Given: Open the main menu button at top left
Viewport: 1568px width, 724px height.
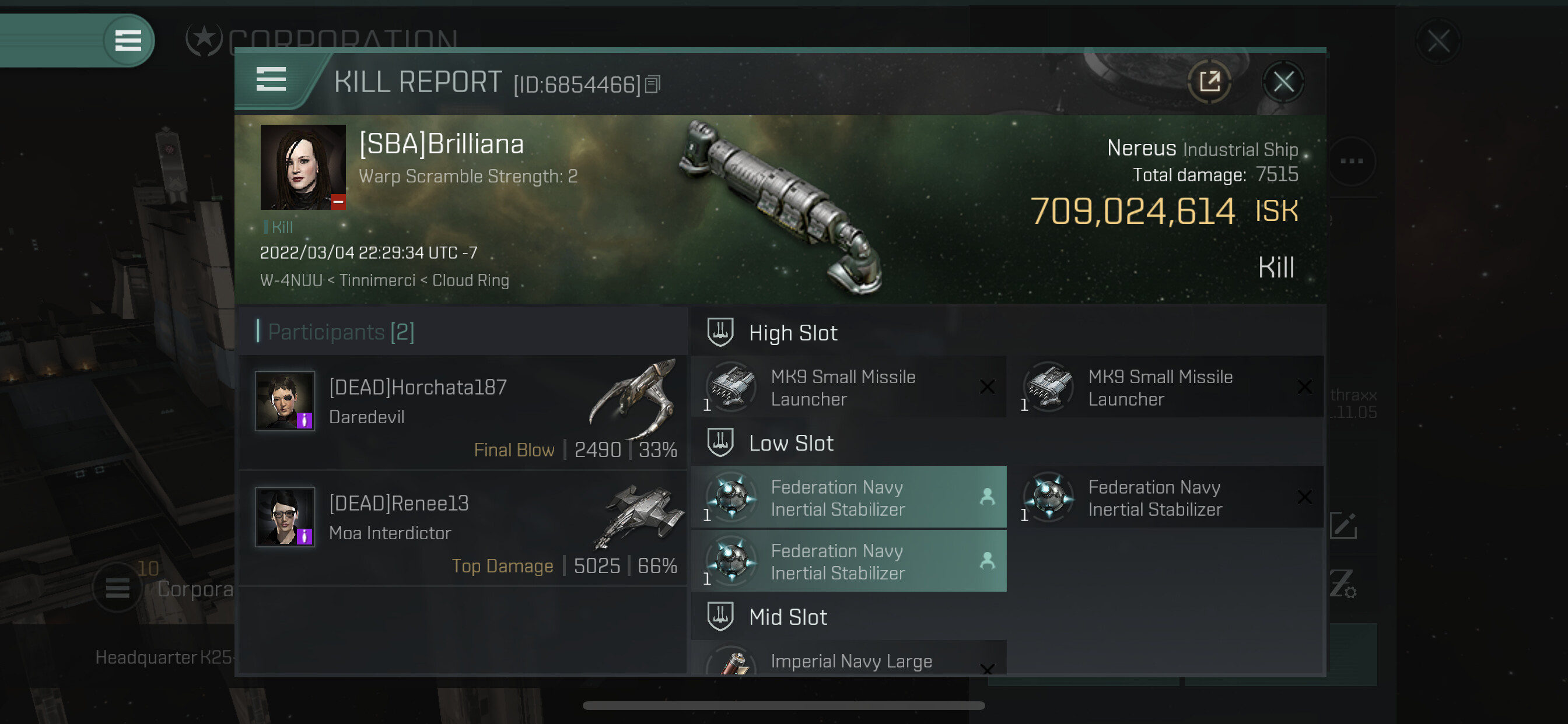Looking at the screenshot, I should tap(128, 41).
